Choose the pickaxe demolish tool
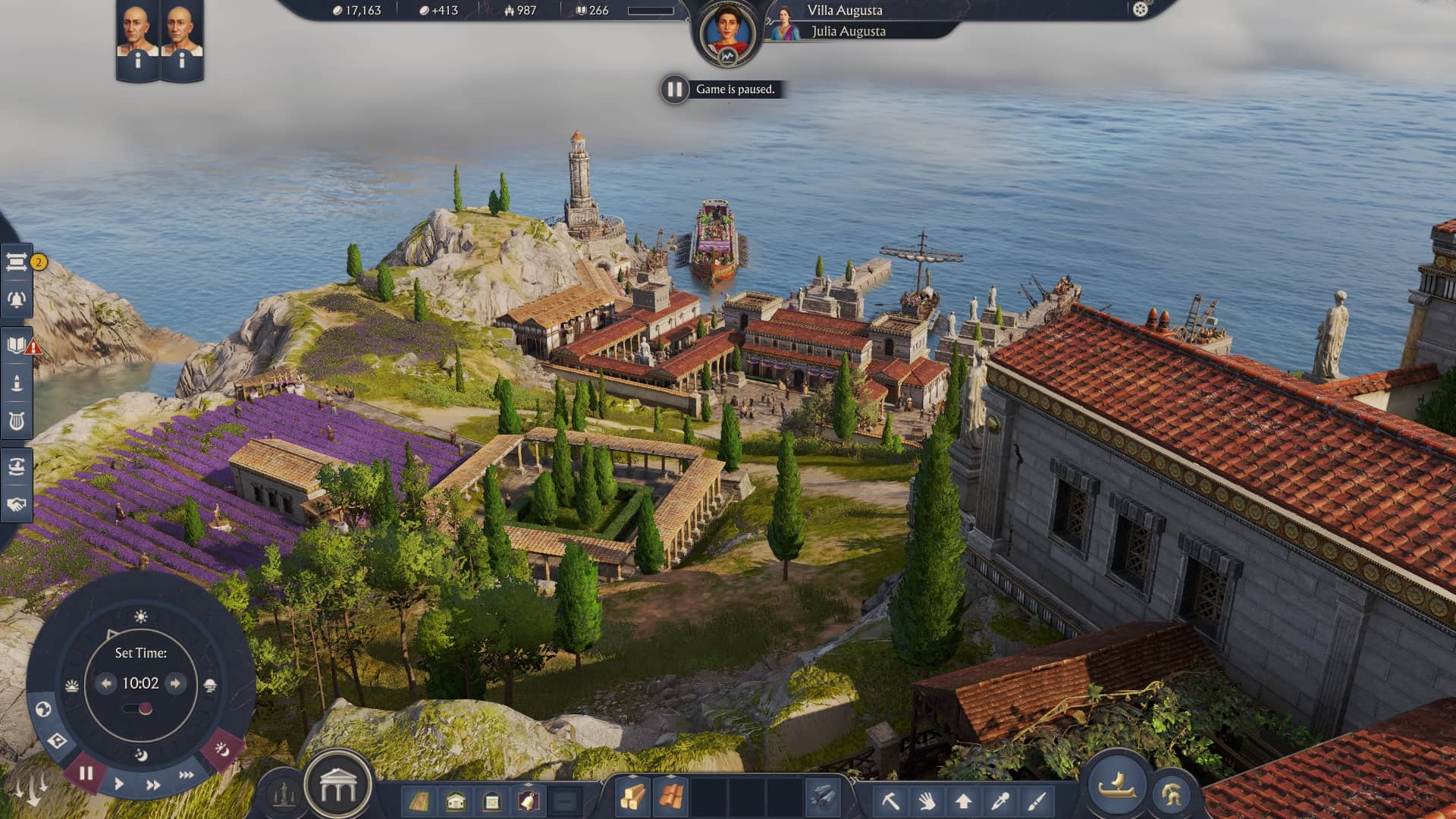1456x819 pixels. [x=891, y=800]
